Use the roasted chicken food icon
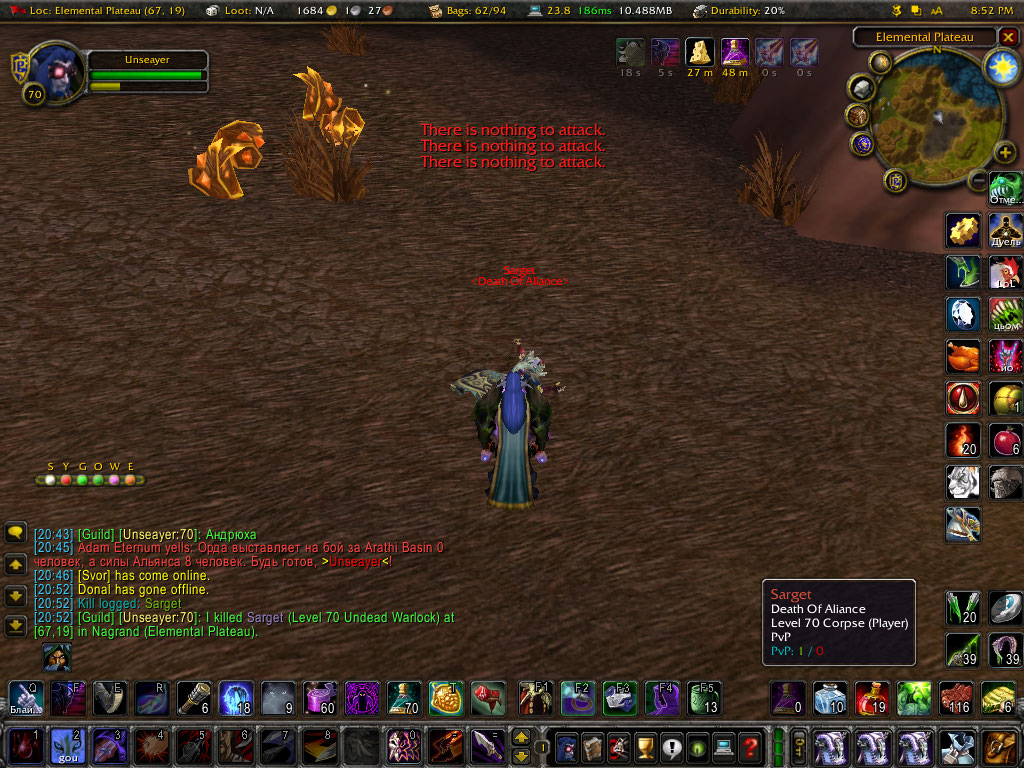Screen dimensions: 1024x768 coord(963,356)
